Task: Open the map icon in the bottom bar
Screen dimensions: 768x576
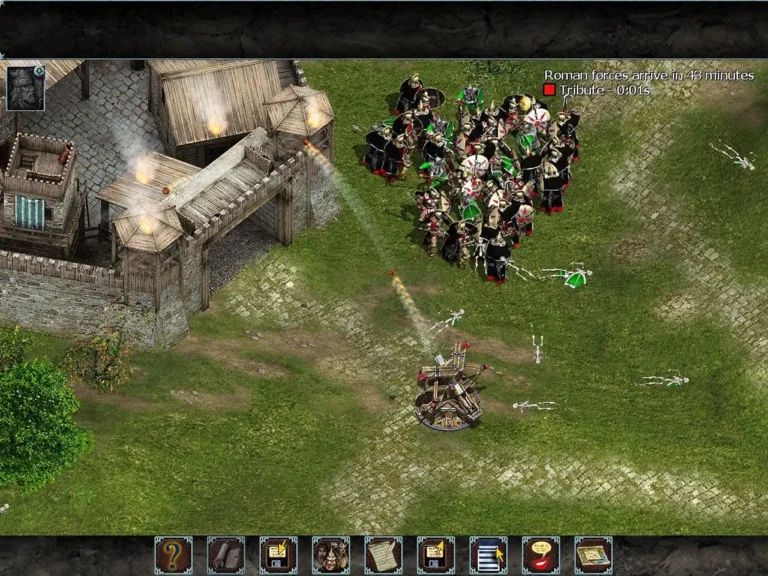Action: [594, 555]
